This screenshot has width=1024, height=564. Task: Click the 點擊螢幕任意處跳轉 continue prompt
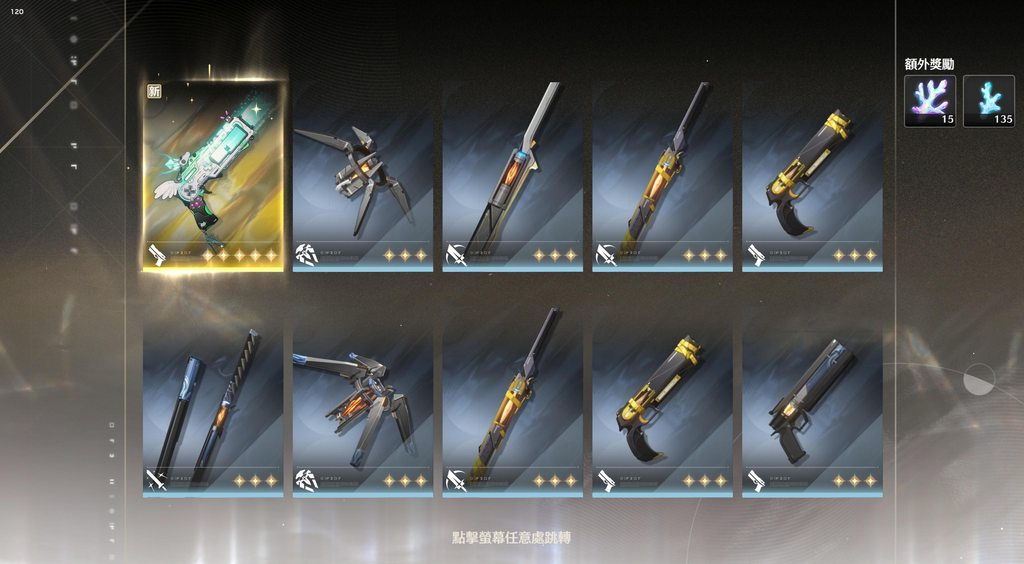[x=511, y=538]
